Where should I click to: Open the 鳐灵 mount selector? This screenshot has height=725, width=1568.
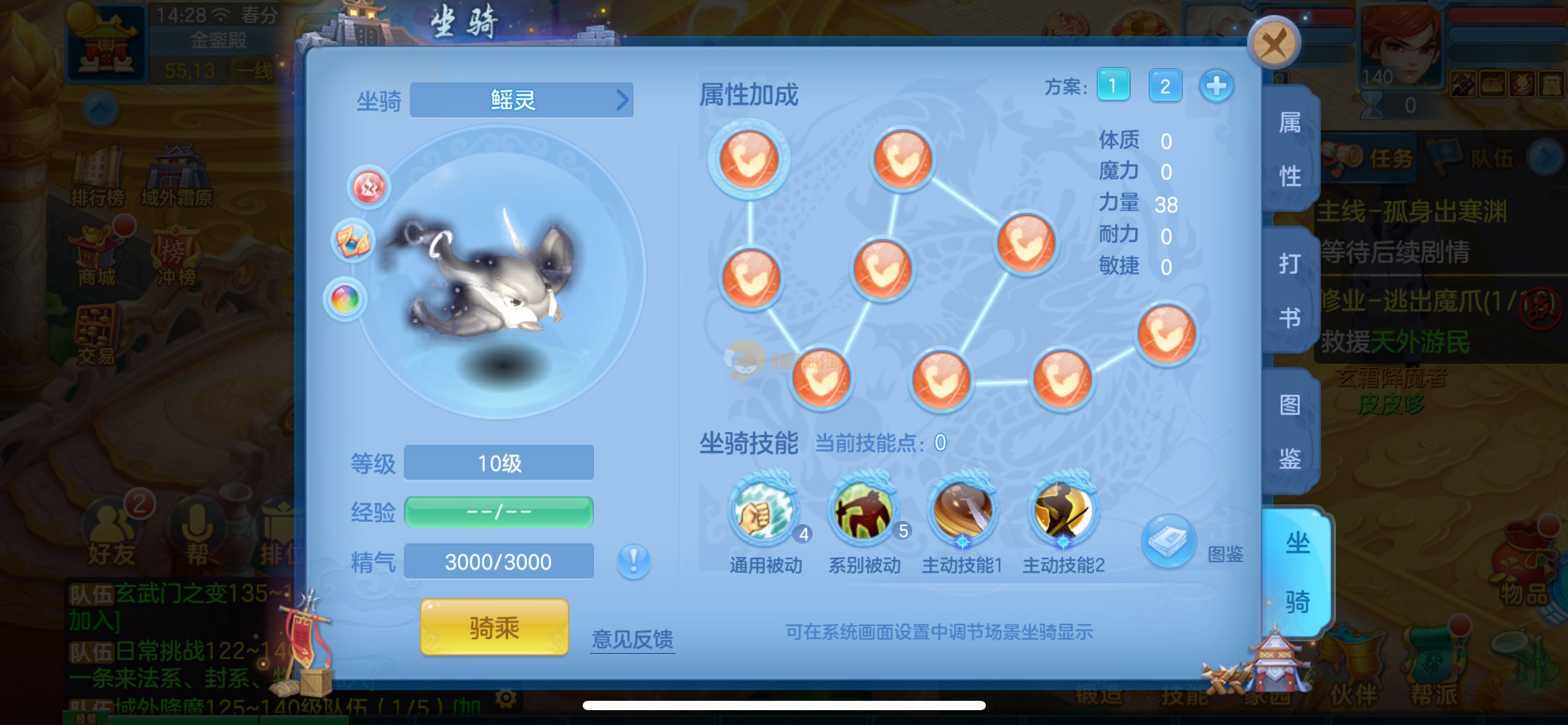click(521, 100)
